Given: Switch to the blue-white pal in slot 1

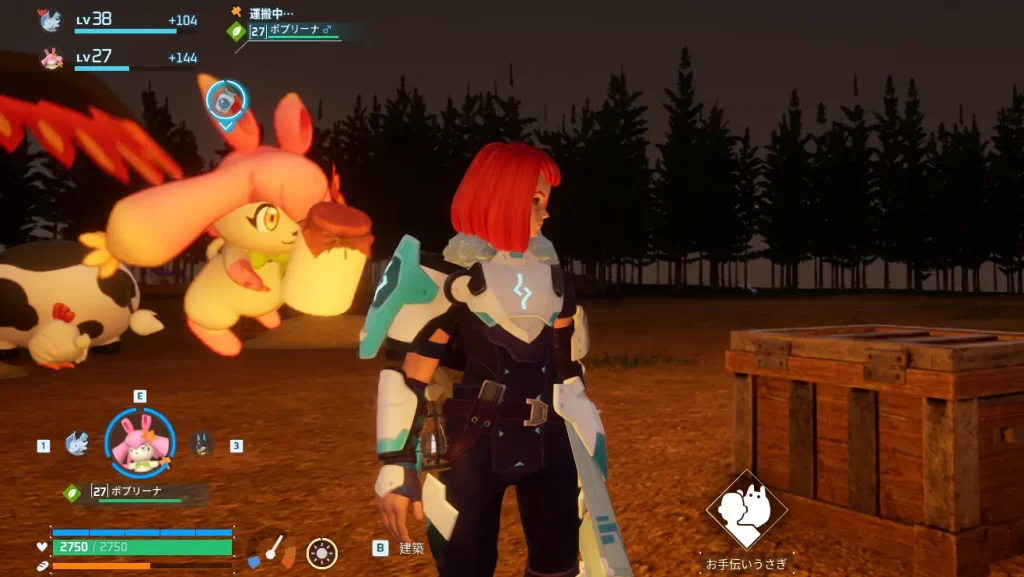Looking at the screenshot, I should point(77,444).
